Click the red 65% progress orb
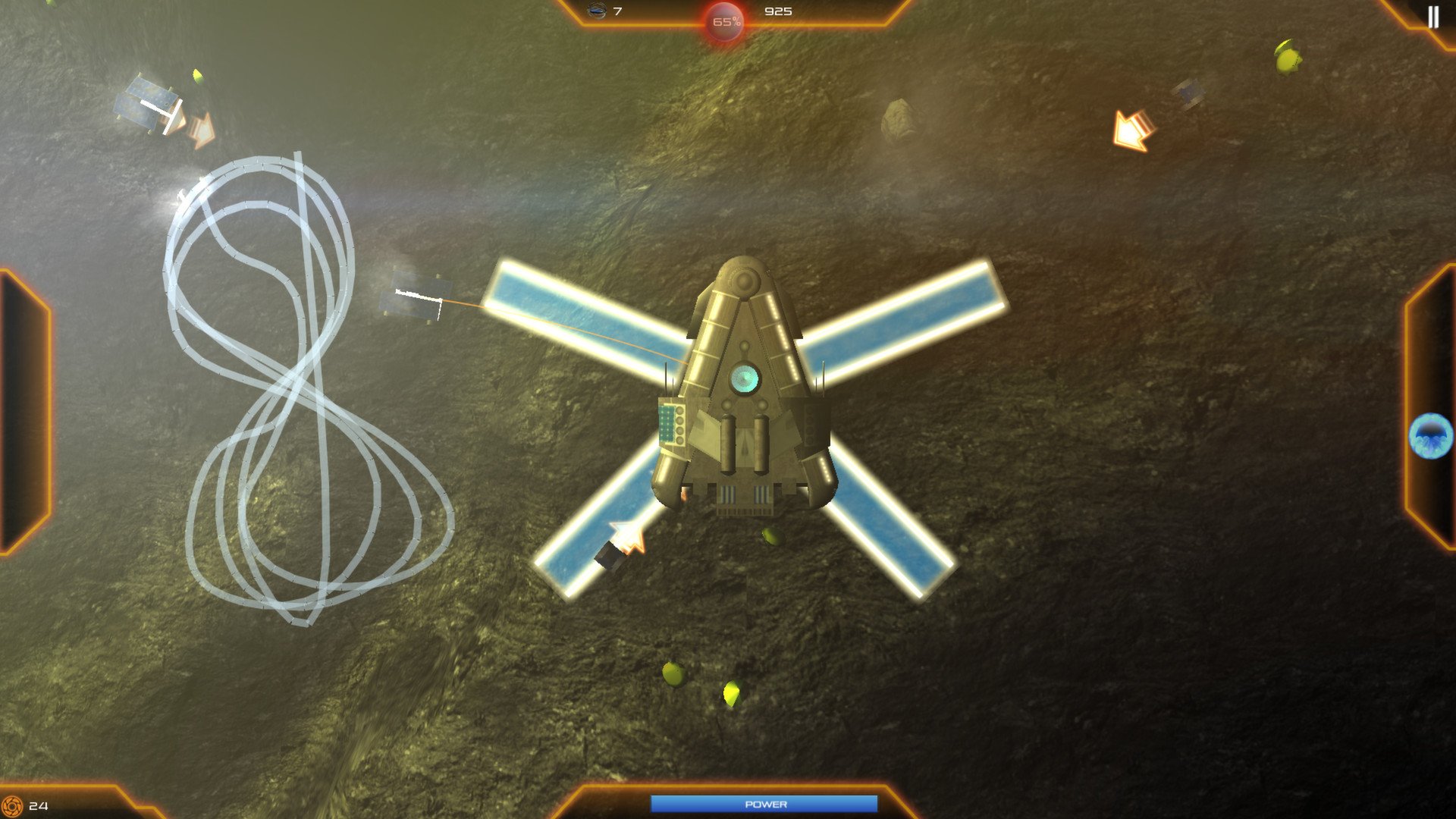This screenshot has height=819, width=1456. point(725,21)
